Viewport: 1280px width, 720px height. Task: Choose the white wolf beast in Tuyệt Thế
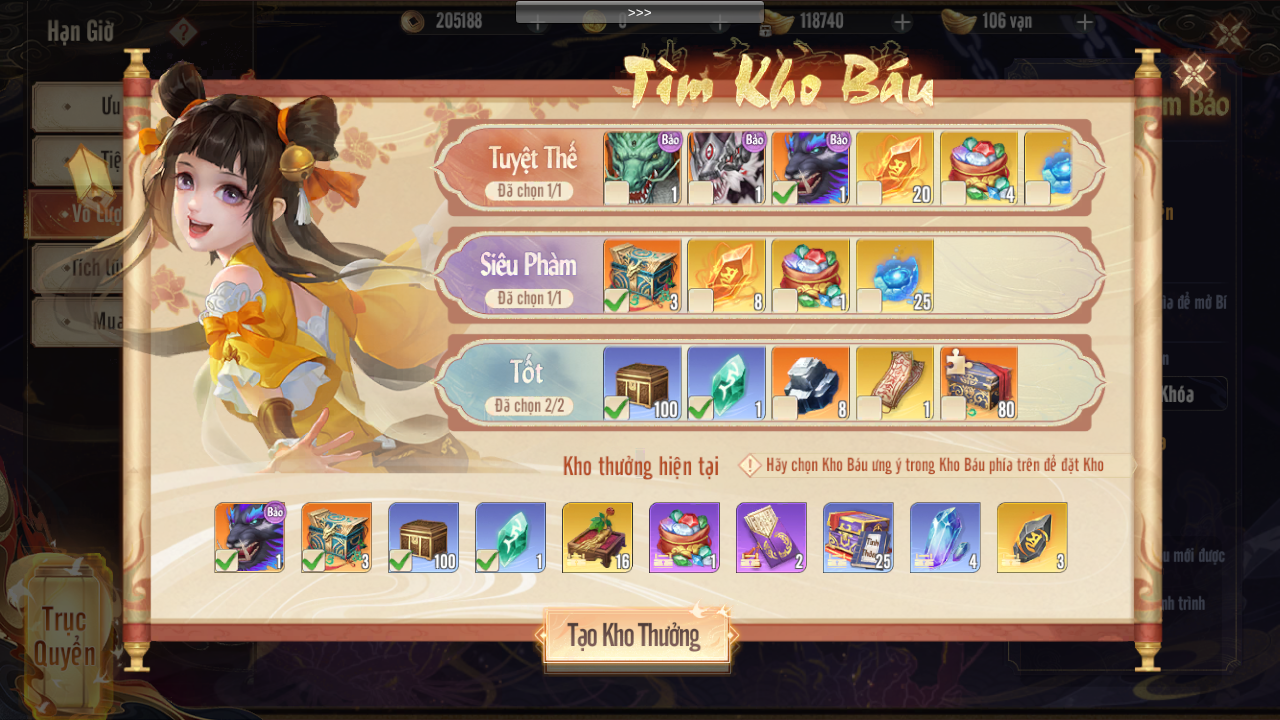pyautogui.click(x=726, y=168)
